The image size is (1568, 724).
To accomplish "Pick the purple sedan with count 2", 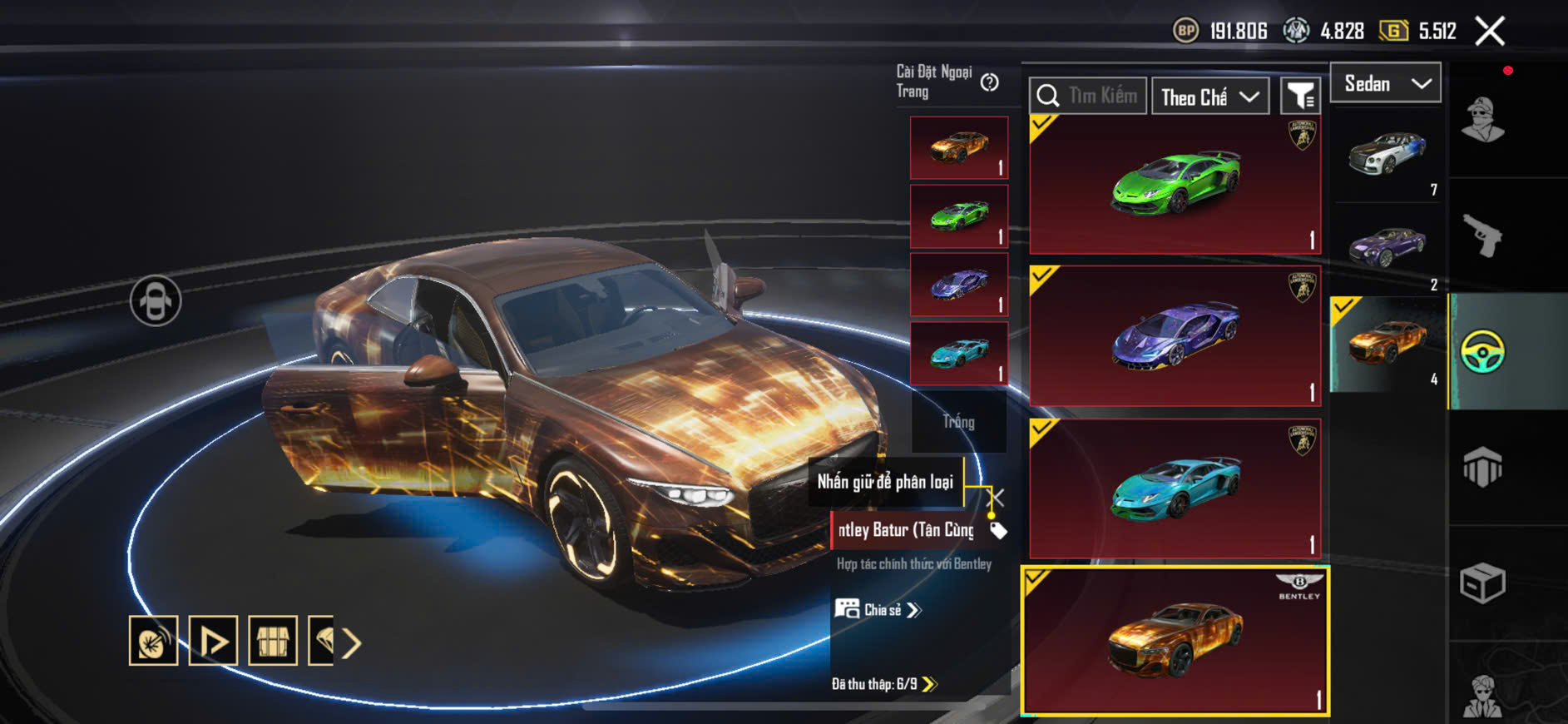I will pyautogui.click(x=1387, y=247).
